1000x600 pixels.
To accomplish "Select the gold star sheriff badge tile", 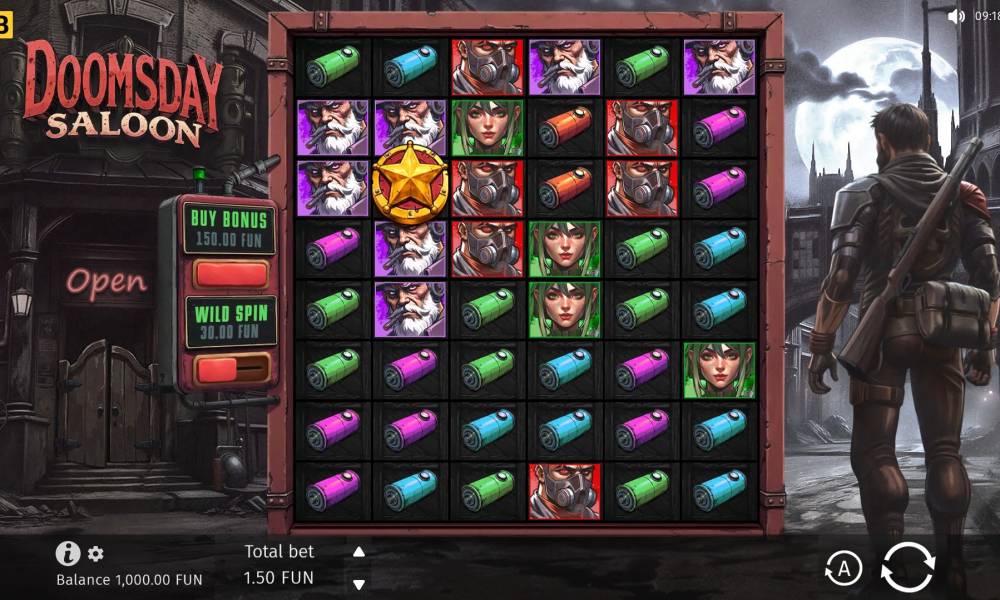I will click(409, 182).
